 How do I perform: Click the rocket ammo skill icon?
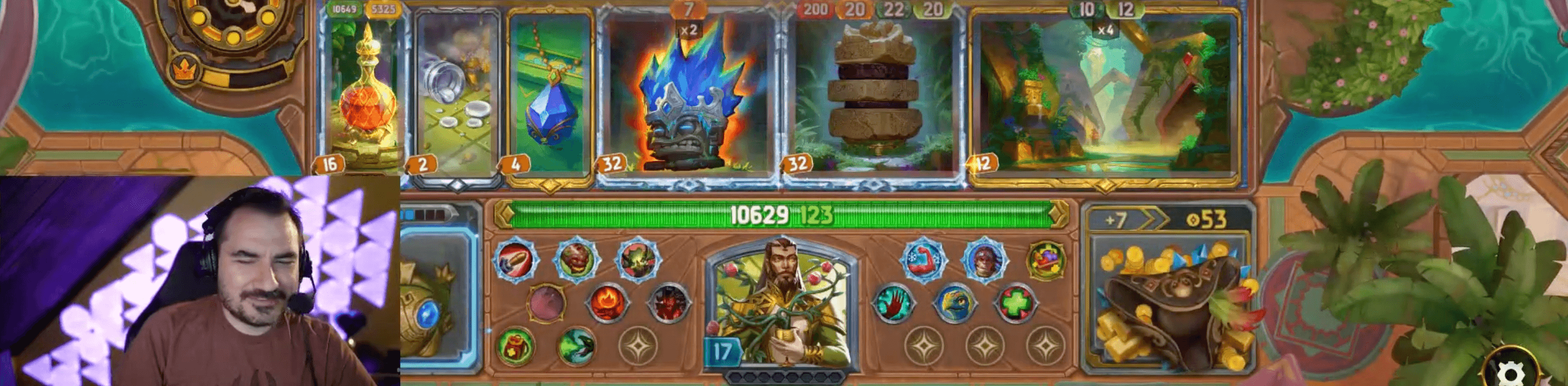tap(514, 261)
